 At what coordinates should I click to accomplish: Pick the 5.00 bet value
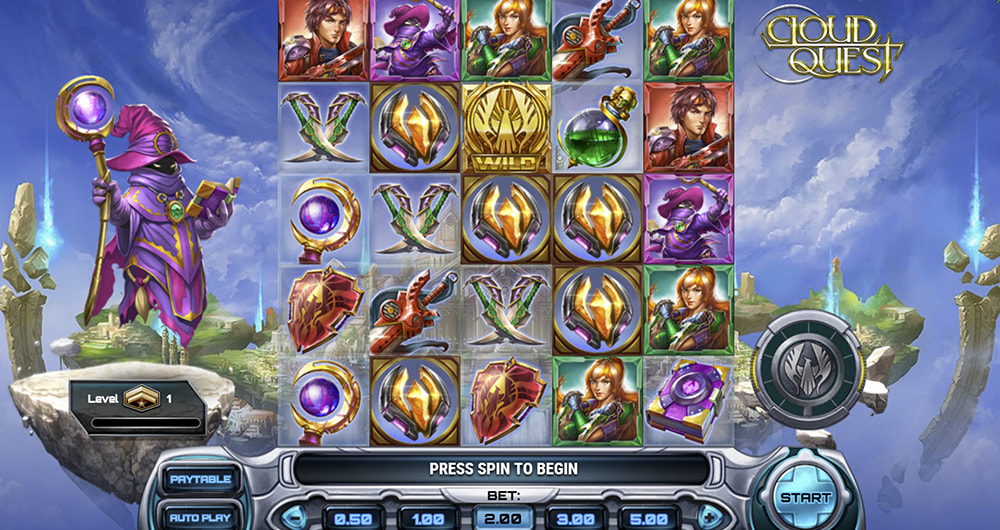tap(650, 519)
